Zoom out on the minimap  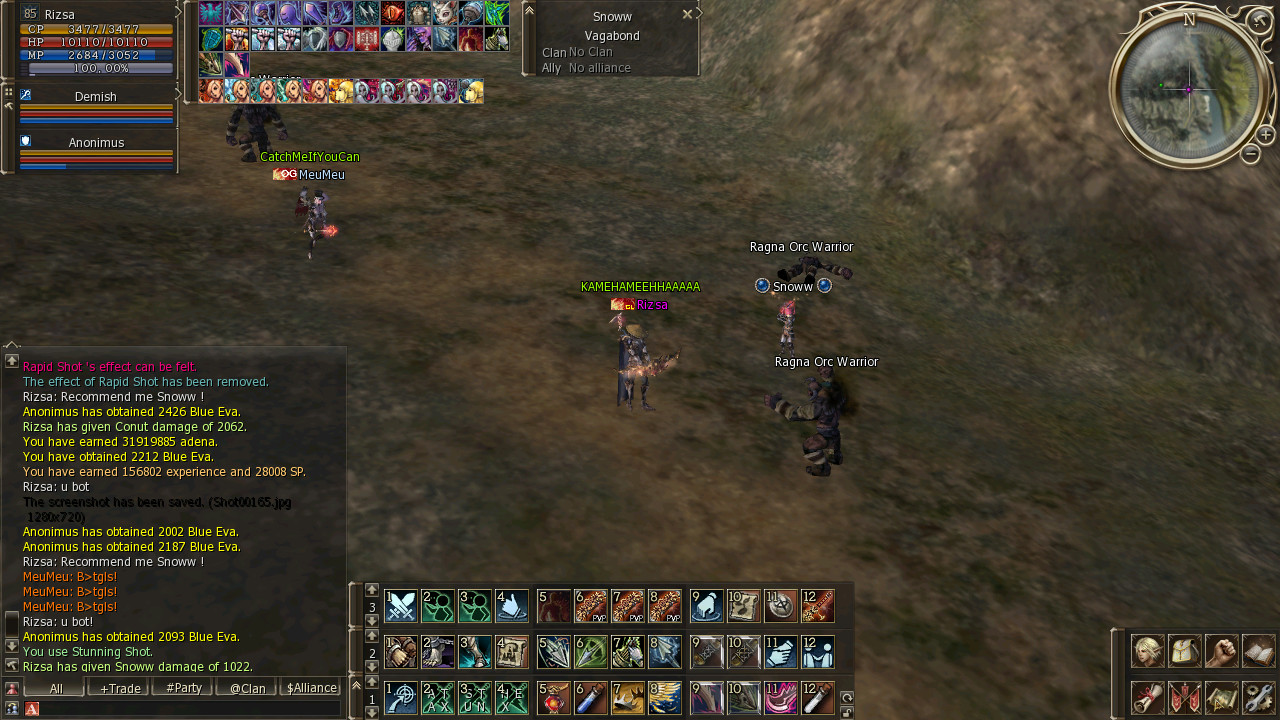coord(1250,154)
